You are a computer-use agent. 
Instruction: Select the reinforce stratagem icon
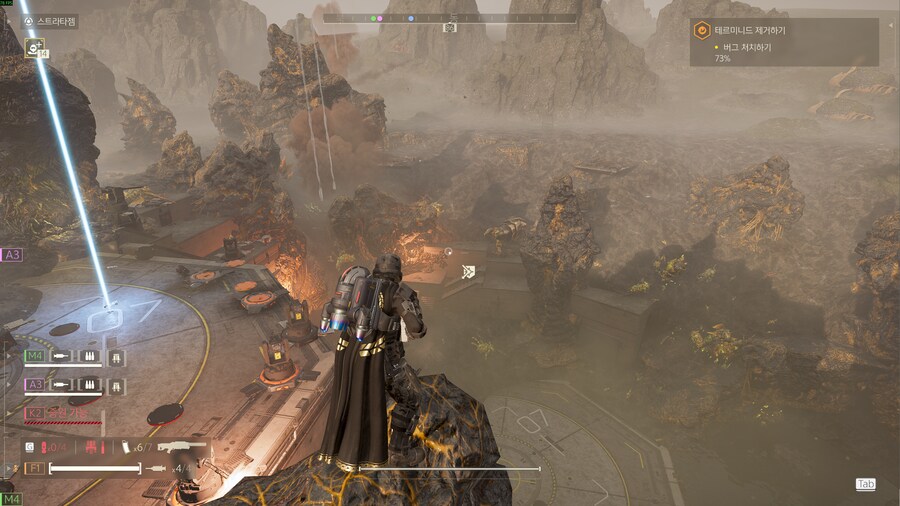point(35,47)
